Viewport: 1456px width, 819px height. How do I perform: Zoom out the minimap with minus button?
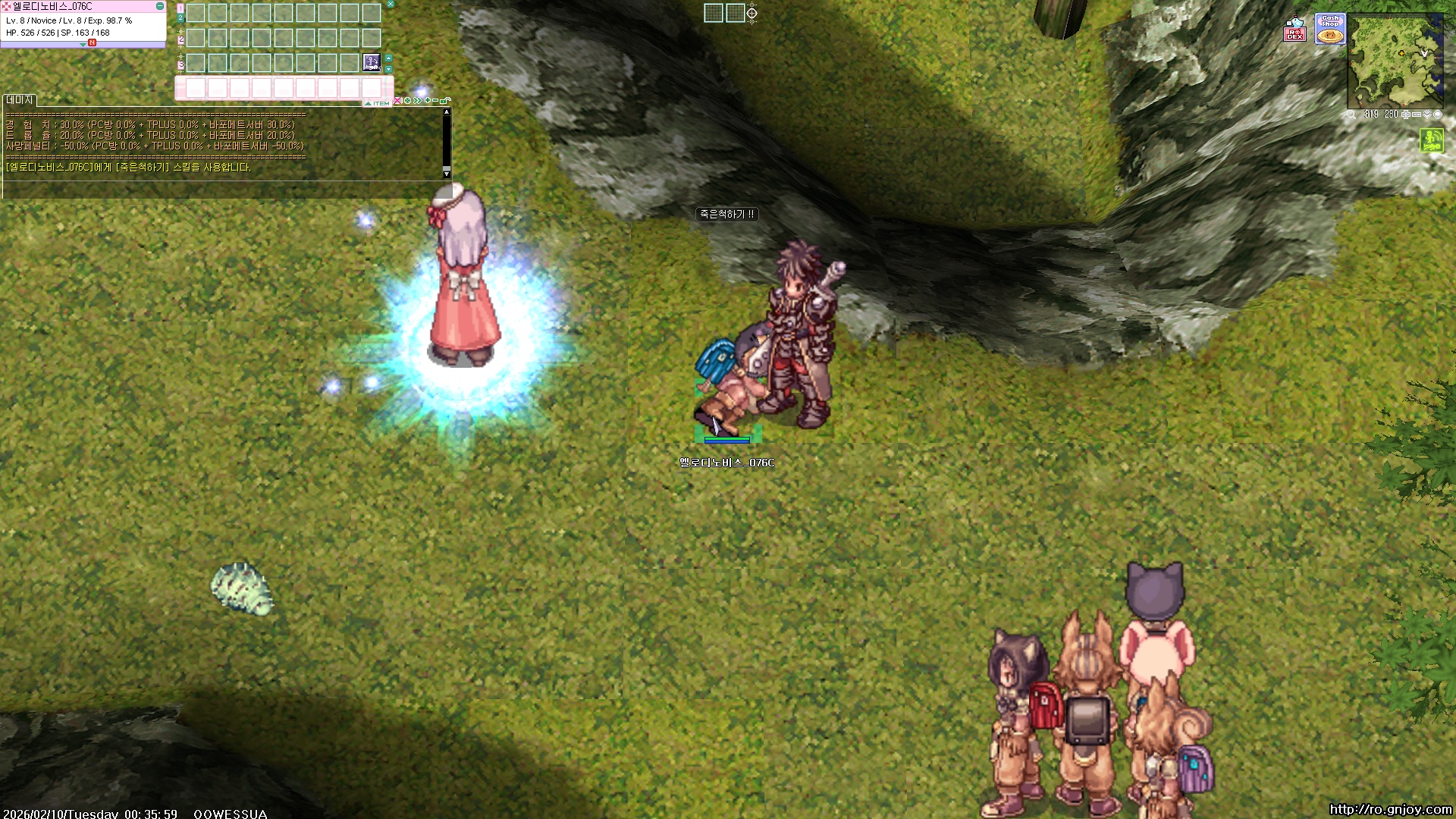click(x=1416, y=115)
